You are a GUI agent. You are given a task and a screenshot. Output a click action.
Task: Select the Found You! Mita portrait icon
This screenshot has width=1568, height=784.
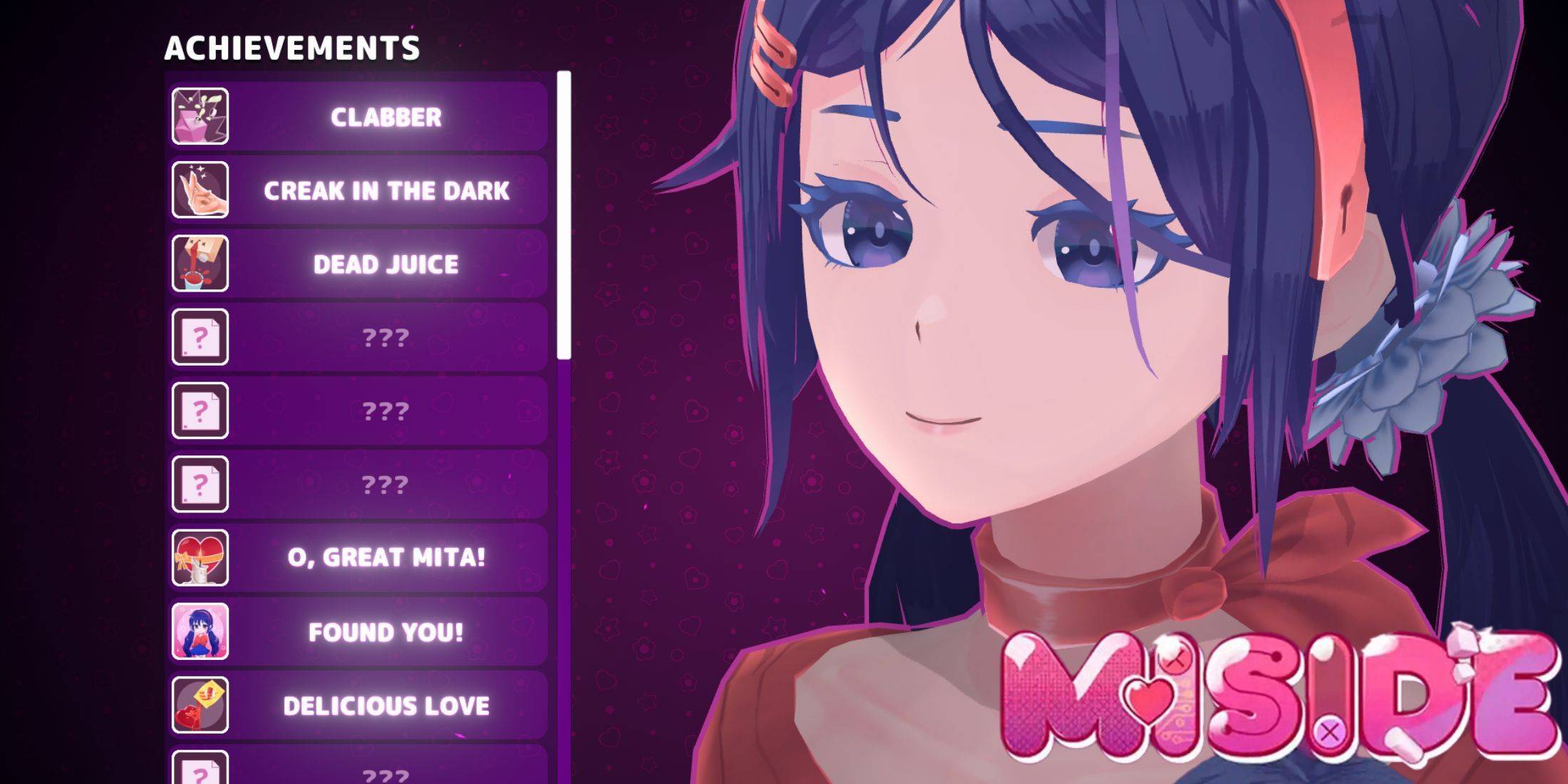click(x=200, y=631)
